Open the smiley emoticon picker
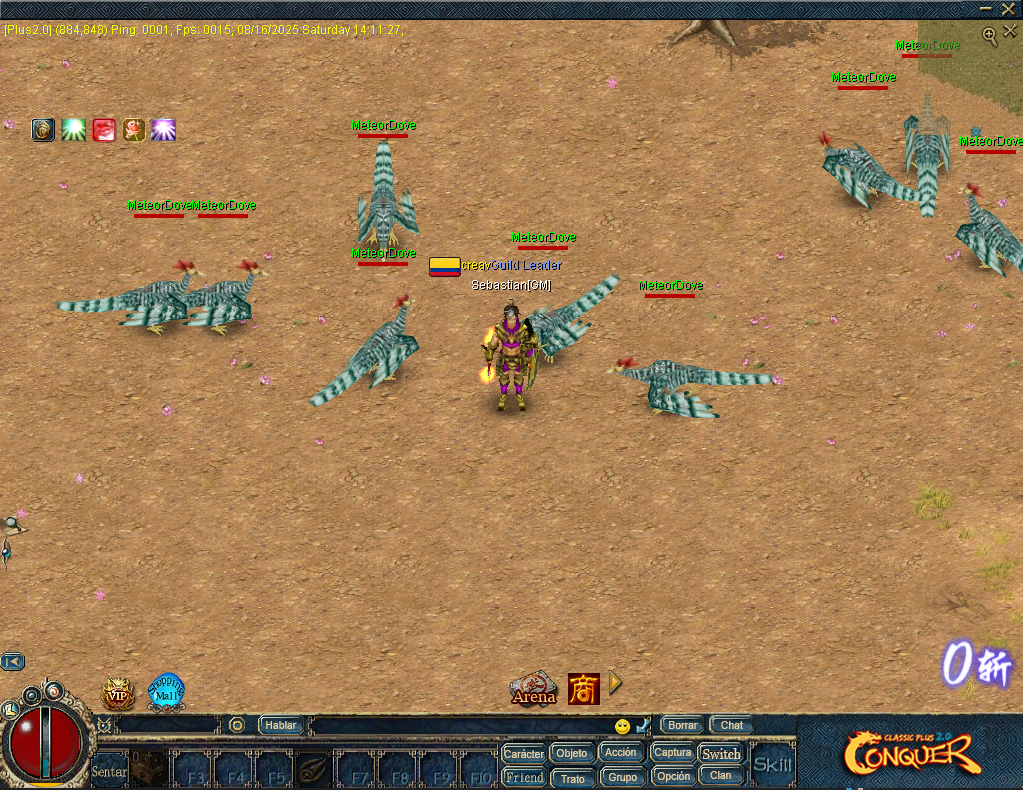Image resolution: width=1023 pixels, height=790 pixels. point(623,726)
